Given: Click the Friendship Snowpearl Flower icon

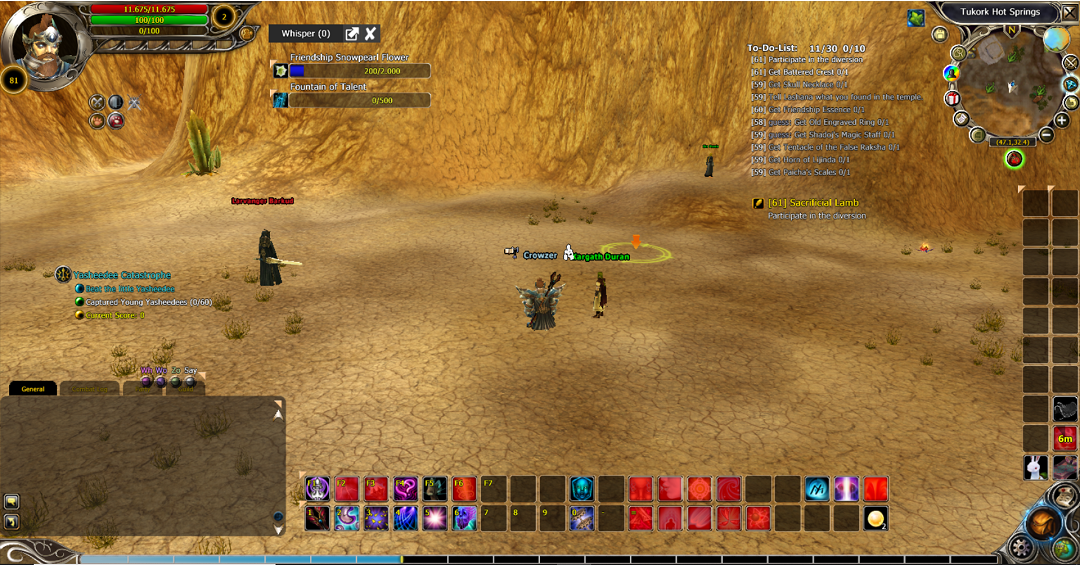Looking at the screenshot, I should [281, 71].
